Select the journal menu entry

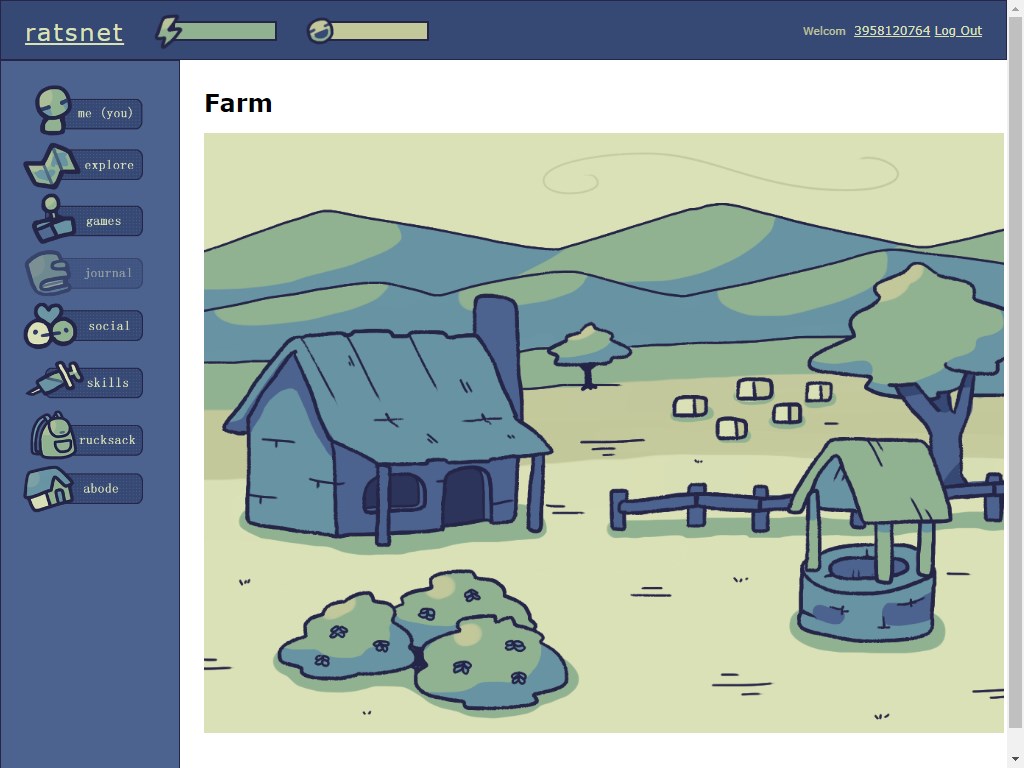pos(106,273)
